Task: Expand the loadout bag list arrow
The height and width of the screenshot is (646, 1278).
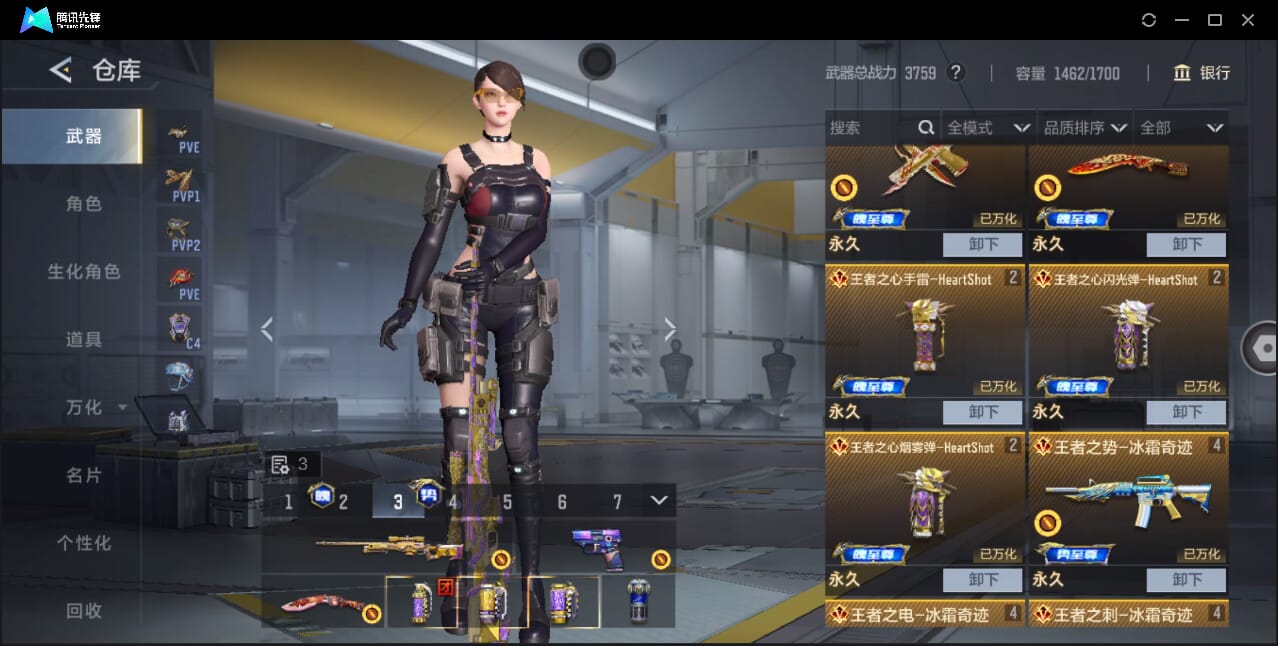Action: tap(658, 500)
